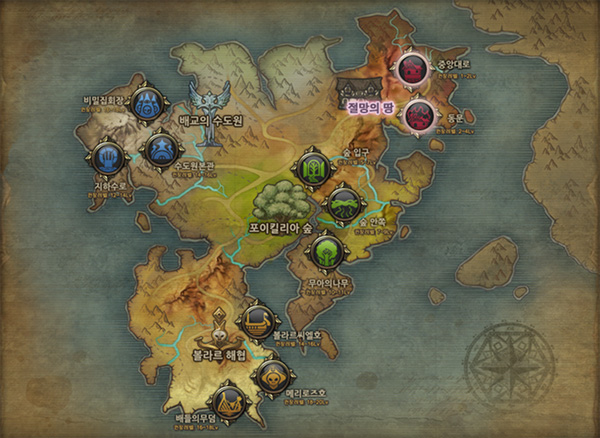
Task: Select the 중앙대로 red dungeon marker
Action: pos(412,69)
